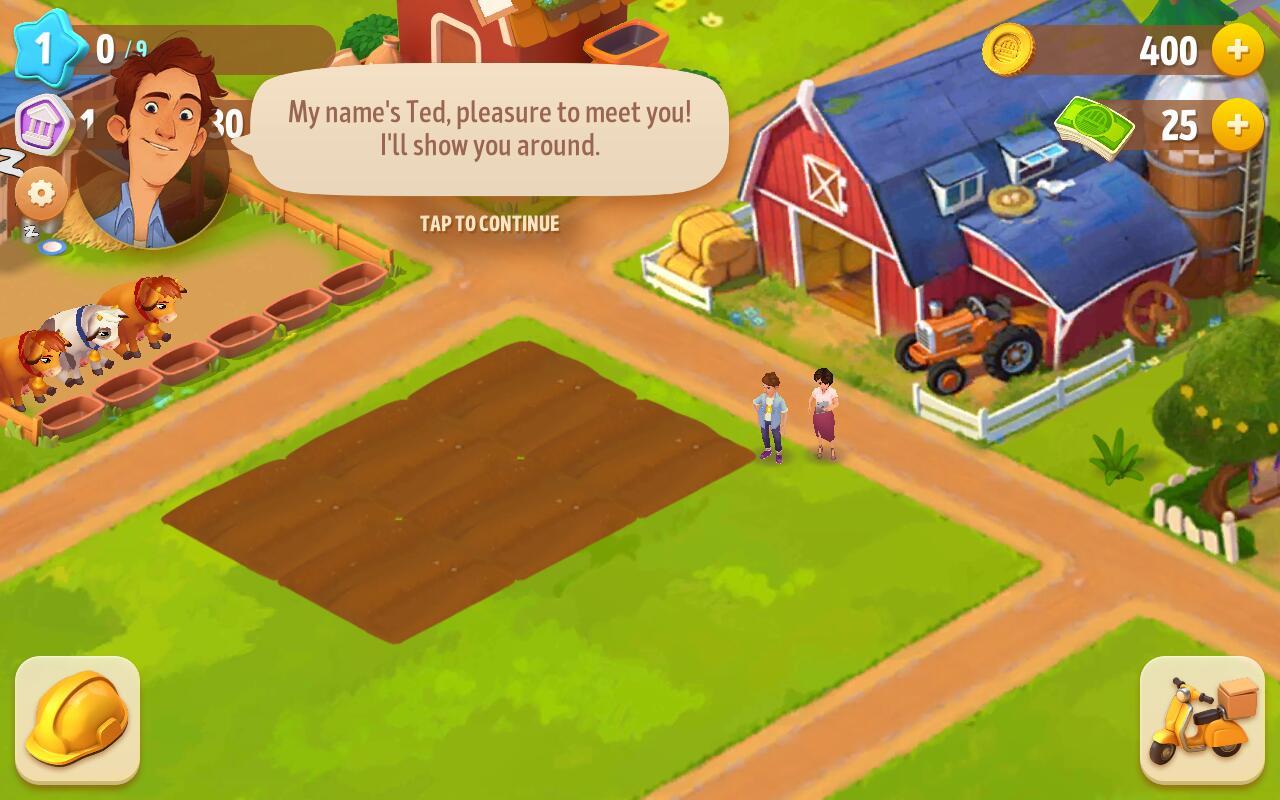
Task: Open the delivery scooter orders button
Action: pos(1202,719)
